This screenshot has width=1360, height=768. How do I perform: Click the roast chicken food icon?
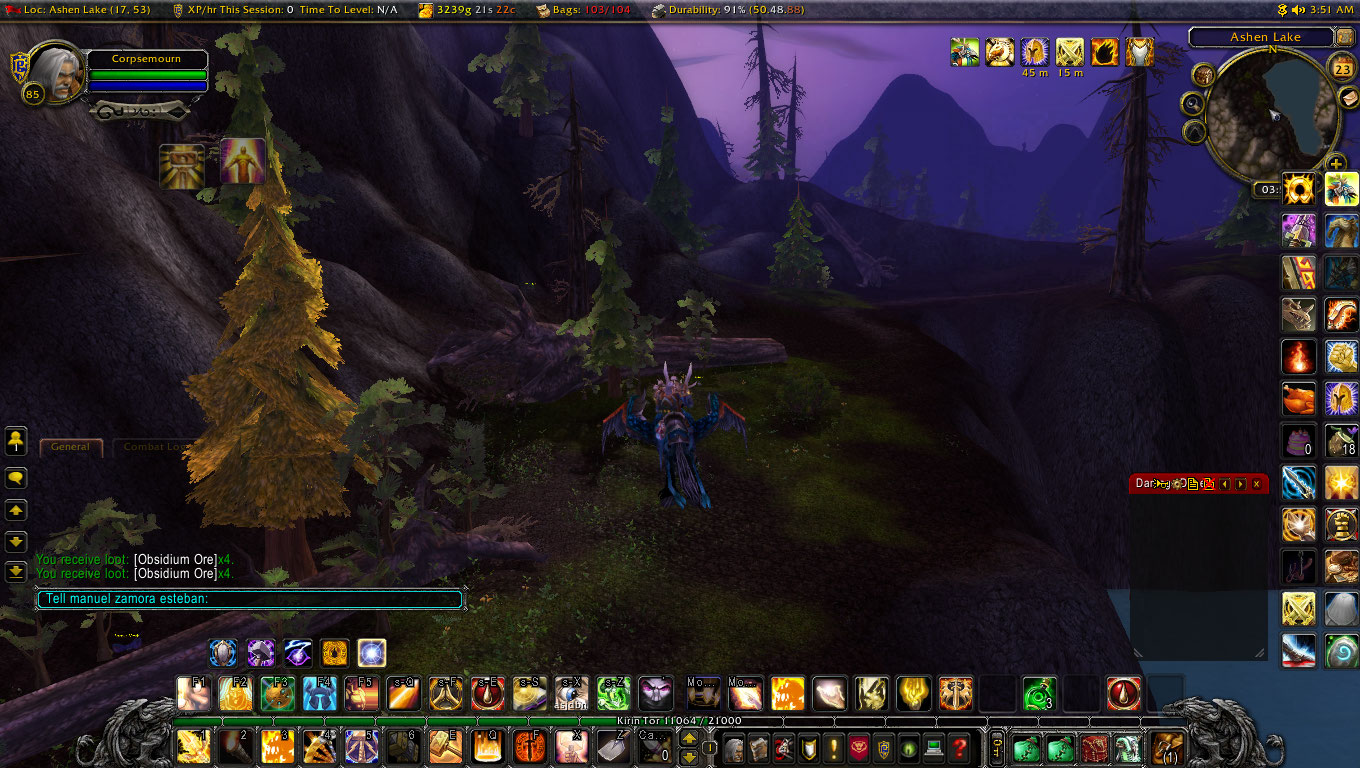pos(1299,399)
